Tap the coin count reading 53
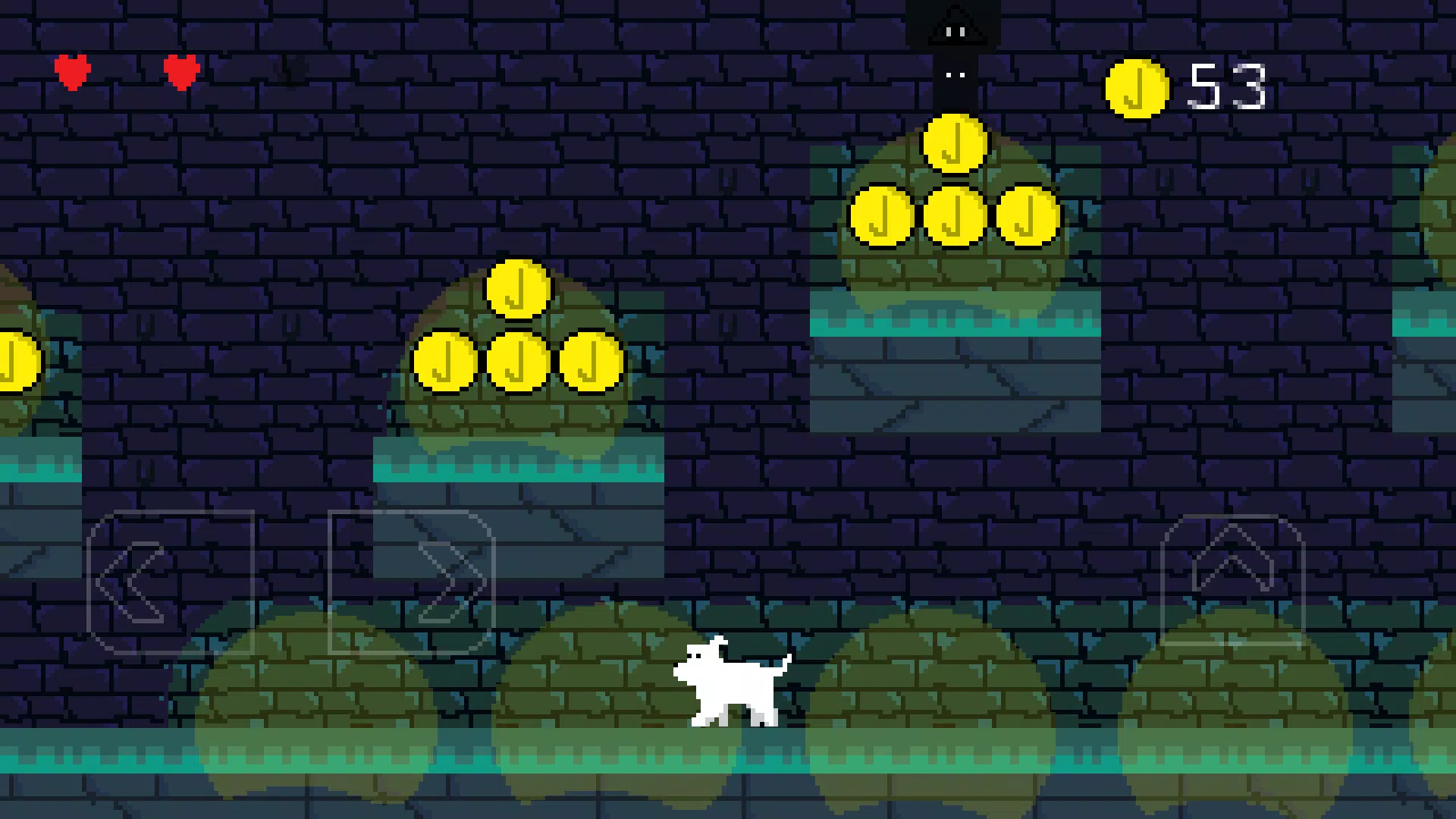The height and width of the screenshot is (819, 1456). tap(1228, 87)
